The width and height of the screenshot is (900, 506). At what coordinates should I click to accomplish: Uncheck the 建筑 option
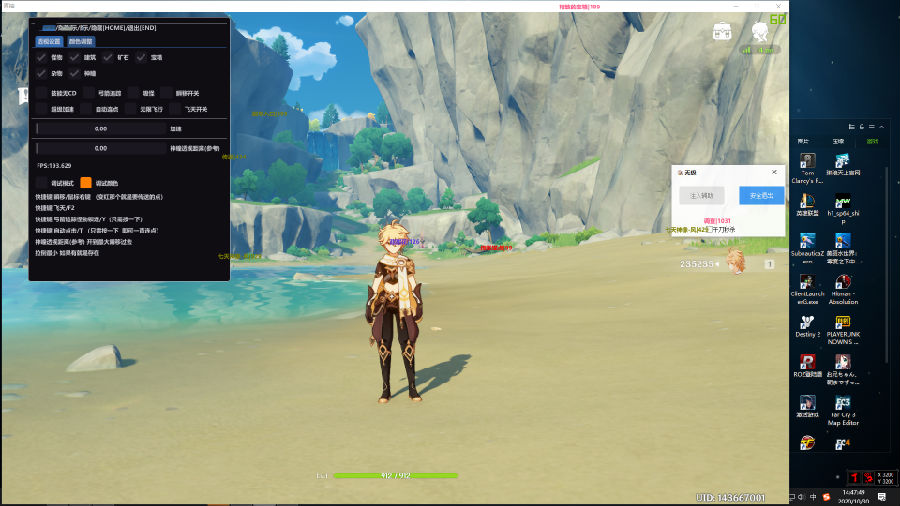click(74, 58)
